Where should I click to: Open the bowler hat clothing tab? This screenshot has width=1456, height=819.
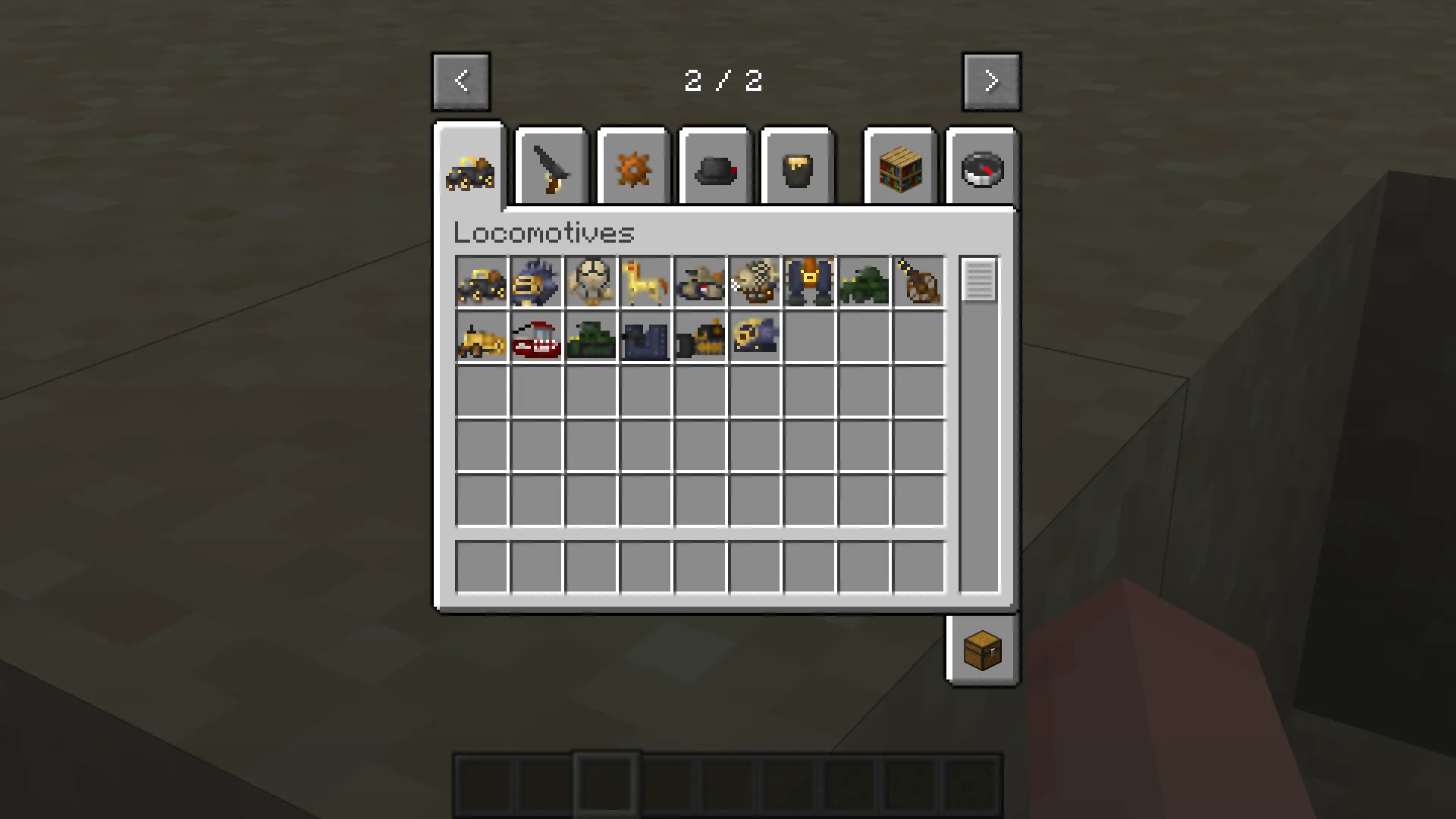click(714, 167)
